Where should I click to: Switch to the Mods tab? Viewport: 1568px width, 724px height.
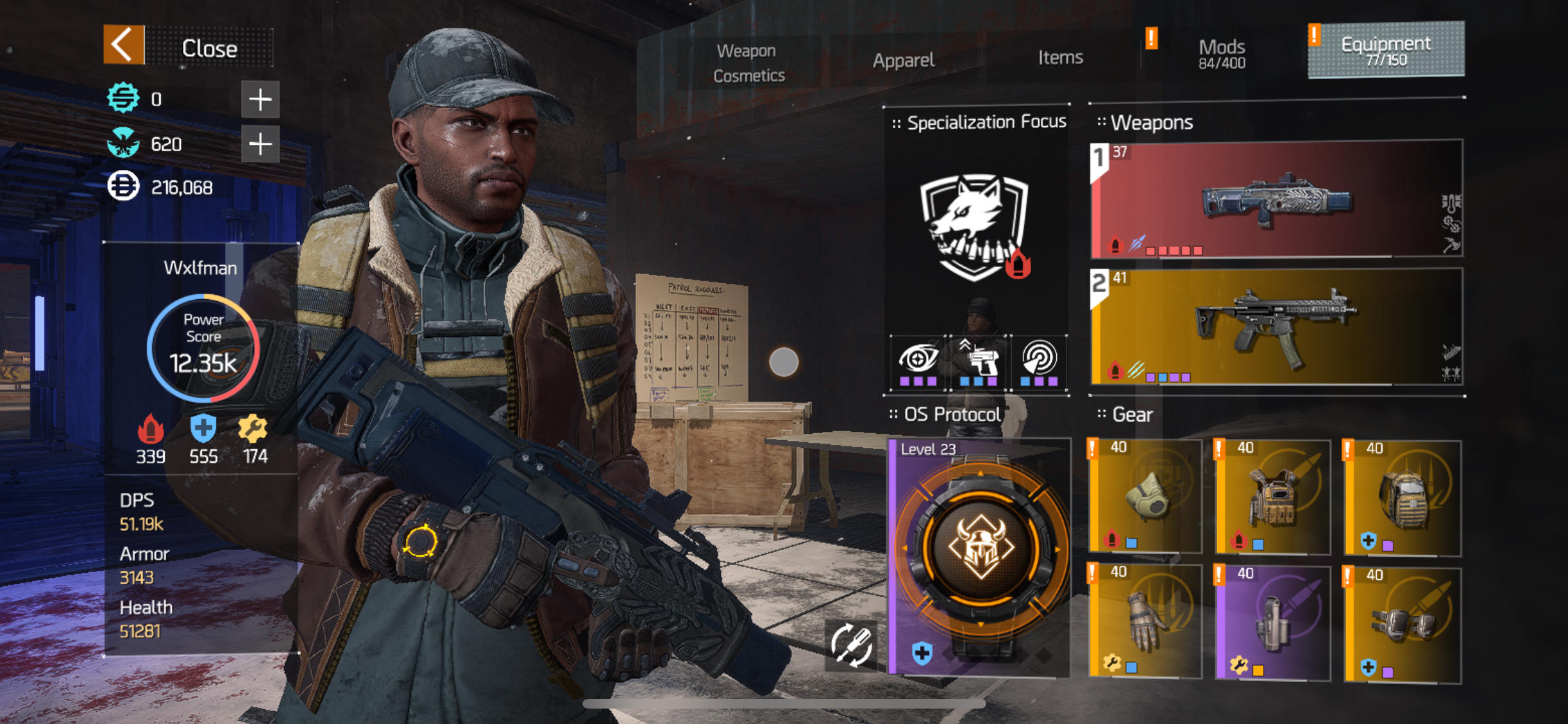(x=1221, y=53)
